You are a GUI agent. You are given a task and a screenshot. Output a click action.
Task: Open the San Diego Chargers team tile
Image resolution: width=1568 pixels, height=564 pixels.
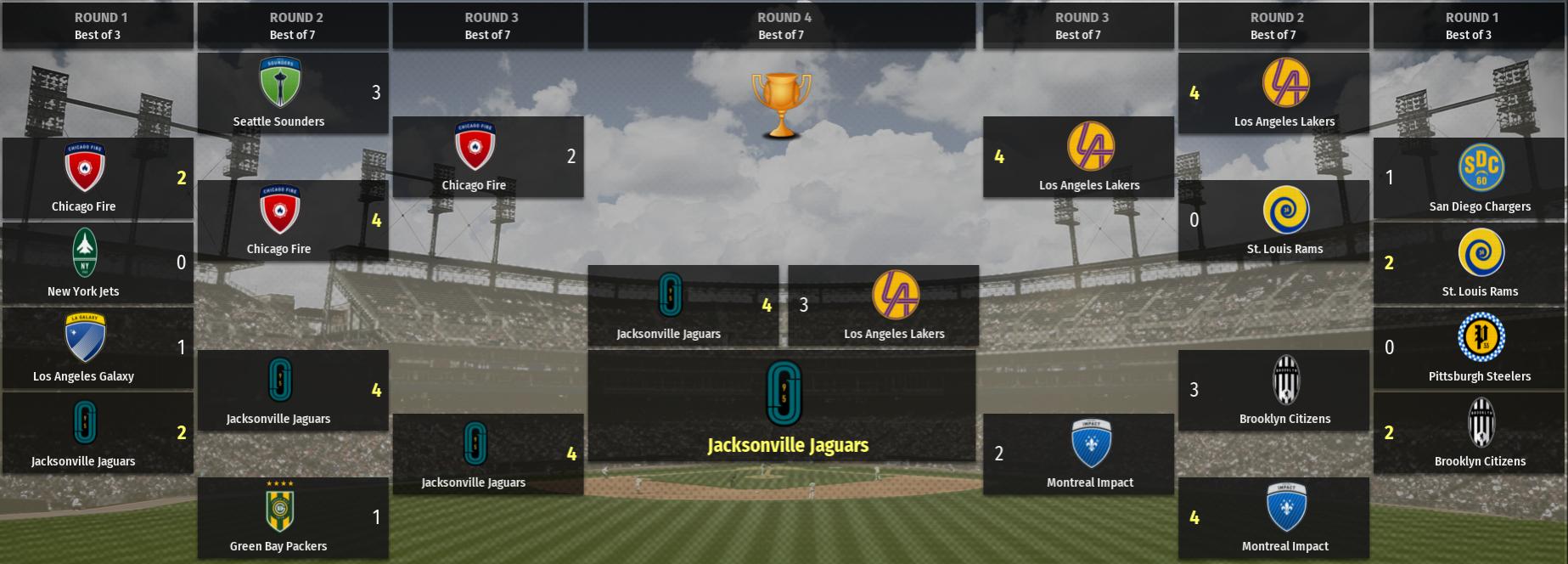click(x=1469, y=178)
